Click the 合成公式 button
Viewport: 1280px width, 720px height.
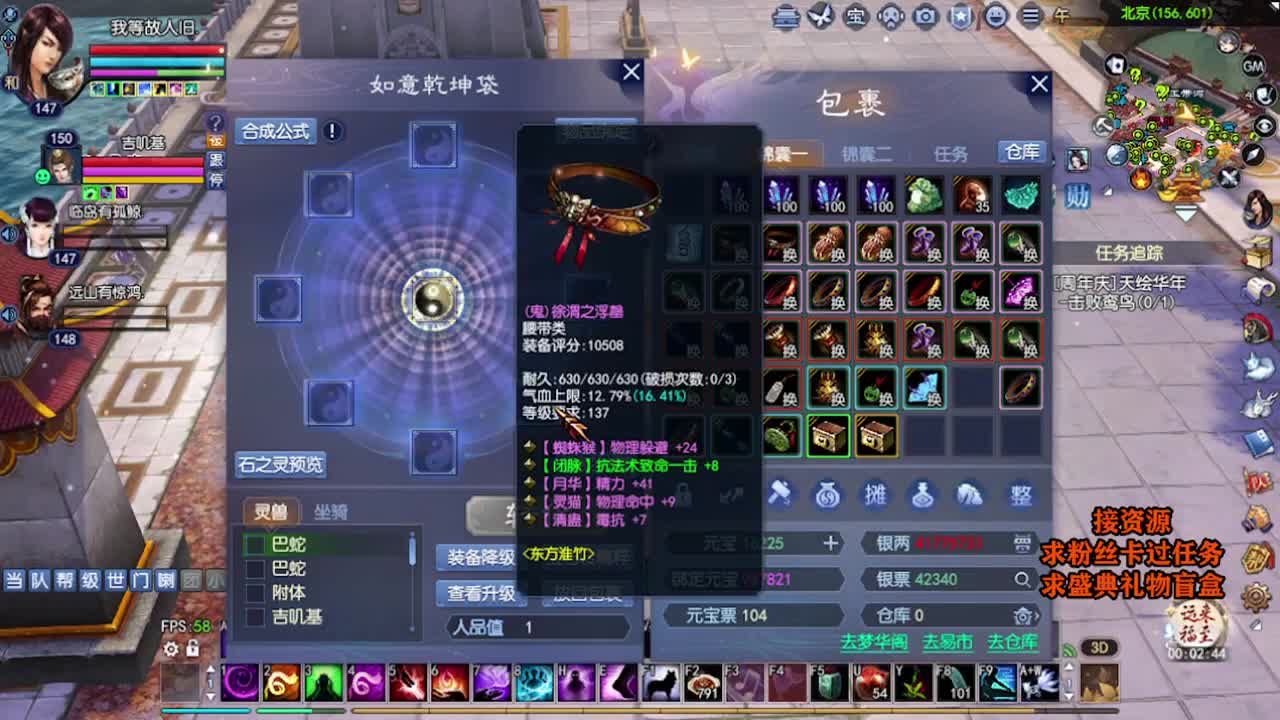pyautogui.click(x=274, y=131)
